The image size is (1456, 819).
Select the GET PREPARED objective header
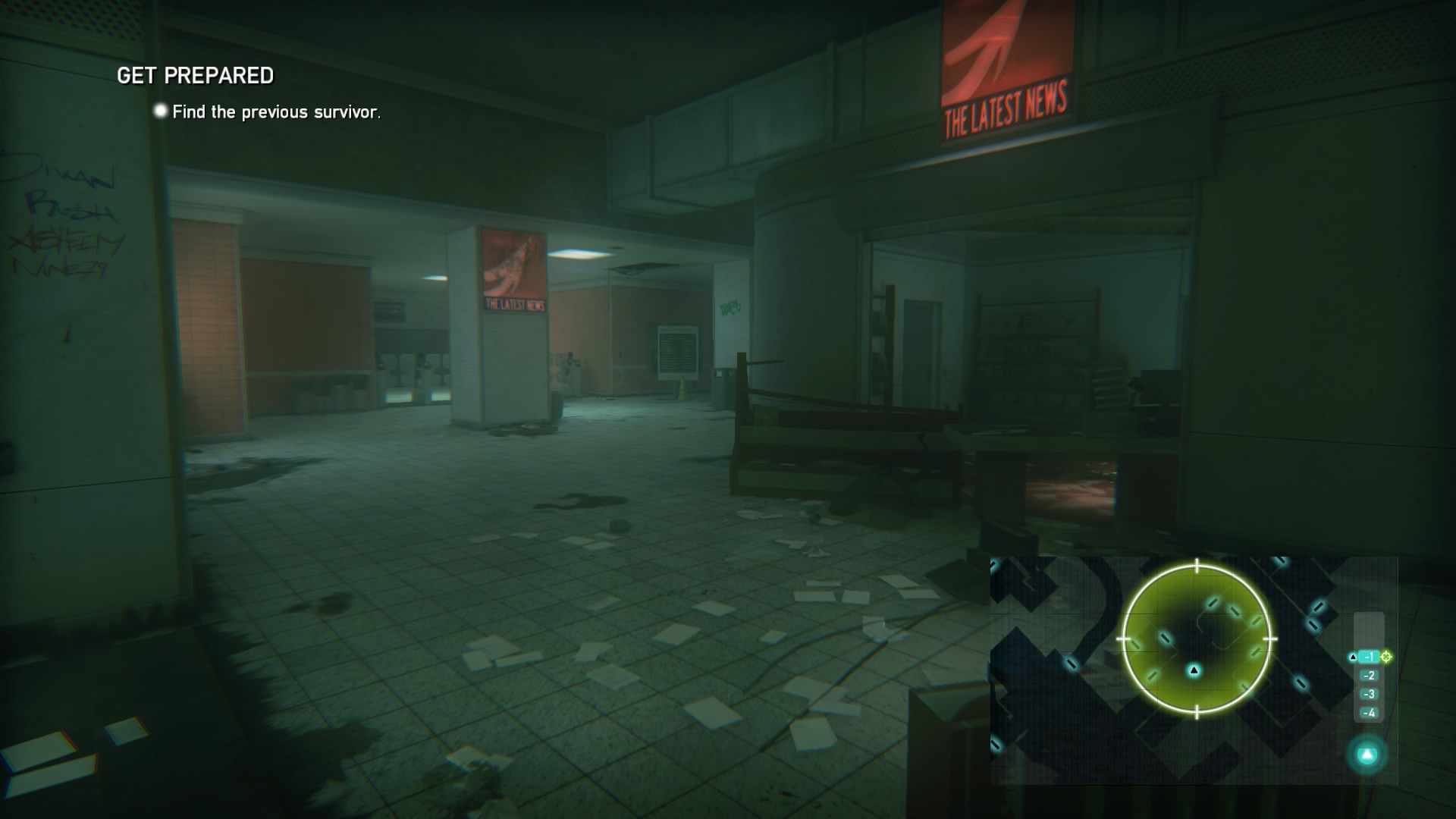coord(195,76)
